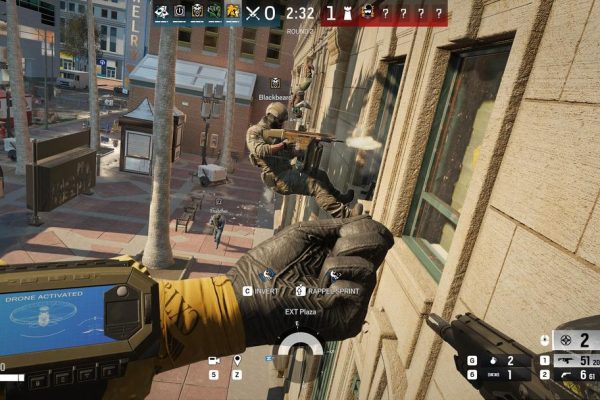Click the ping location marker icon
This screenshot has width=600, height=400.
(x=237, y=360)
